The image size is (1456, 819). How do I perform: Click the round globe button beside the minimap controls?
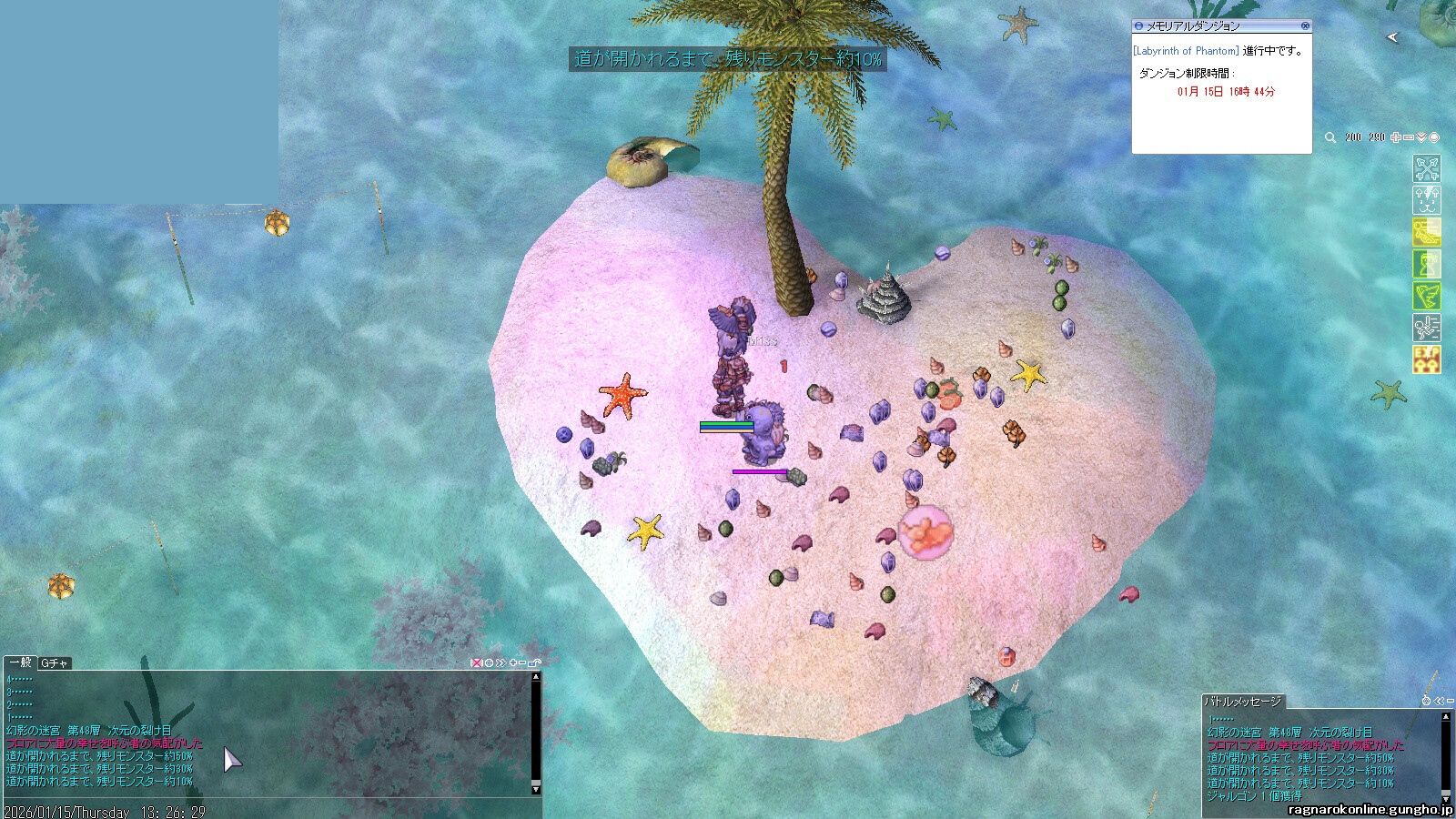click(1434, 137)
